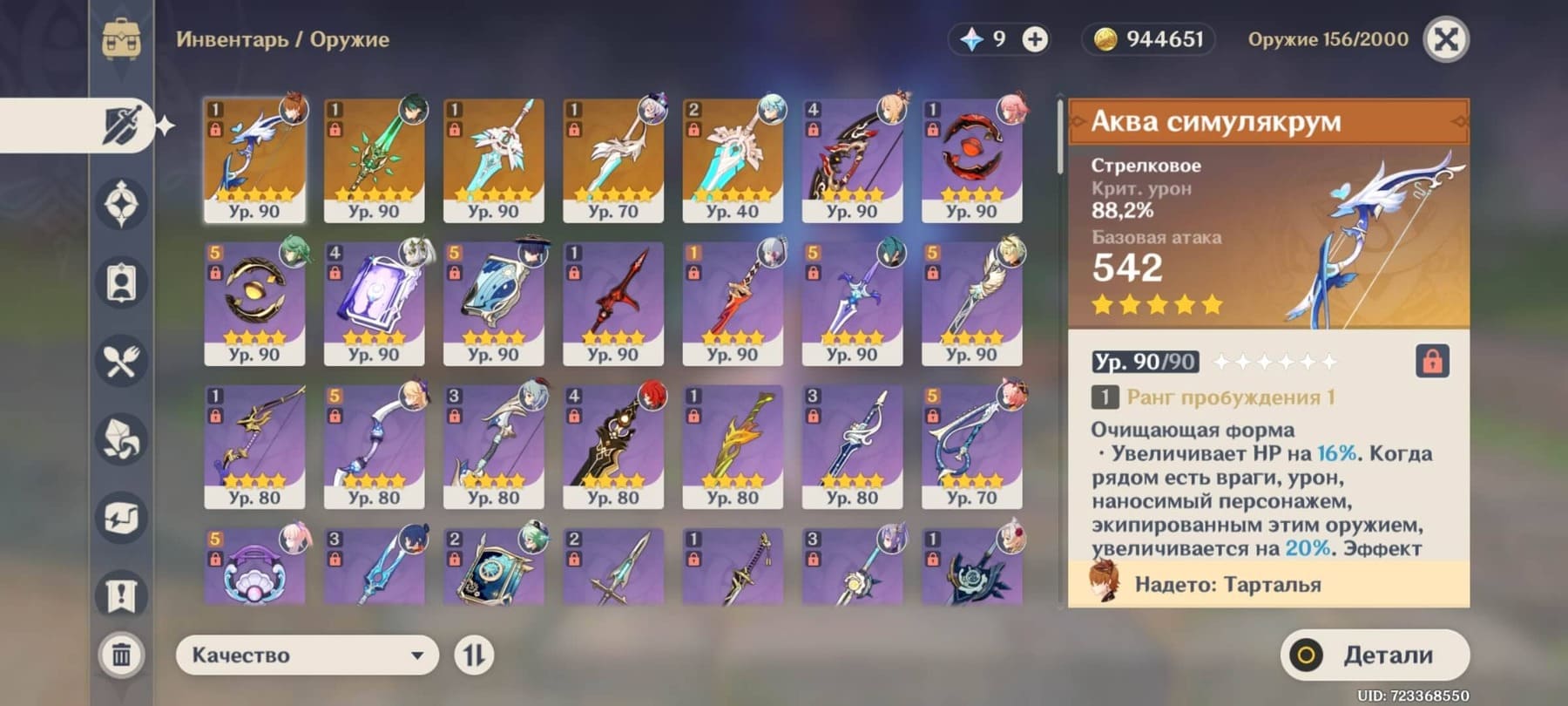Open the character development items tab
Image resolution: width=1568 pixels, height=706 pixels.
121,282
